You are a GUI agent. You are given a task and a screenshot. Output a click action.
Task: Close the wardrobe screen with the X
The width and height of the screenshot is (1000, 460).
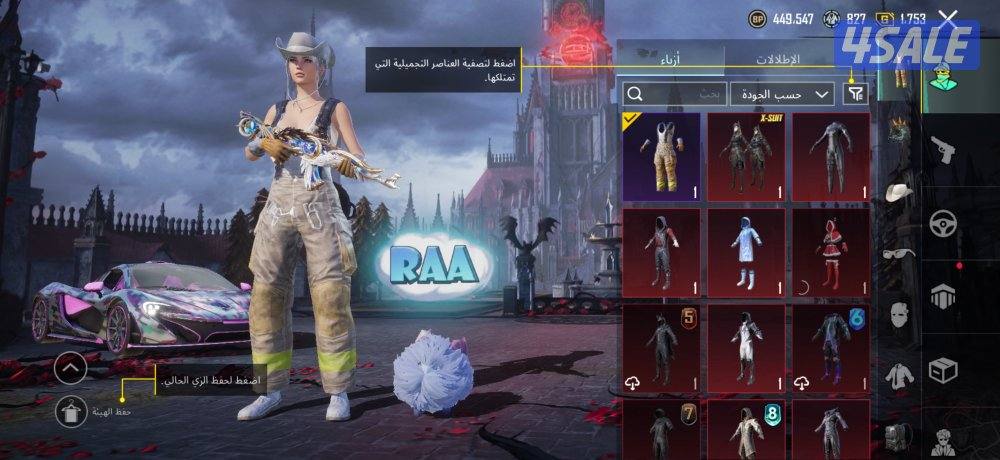[x=948, y=19]
